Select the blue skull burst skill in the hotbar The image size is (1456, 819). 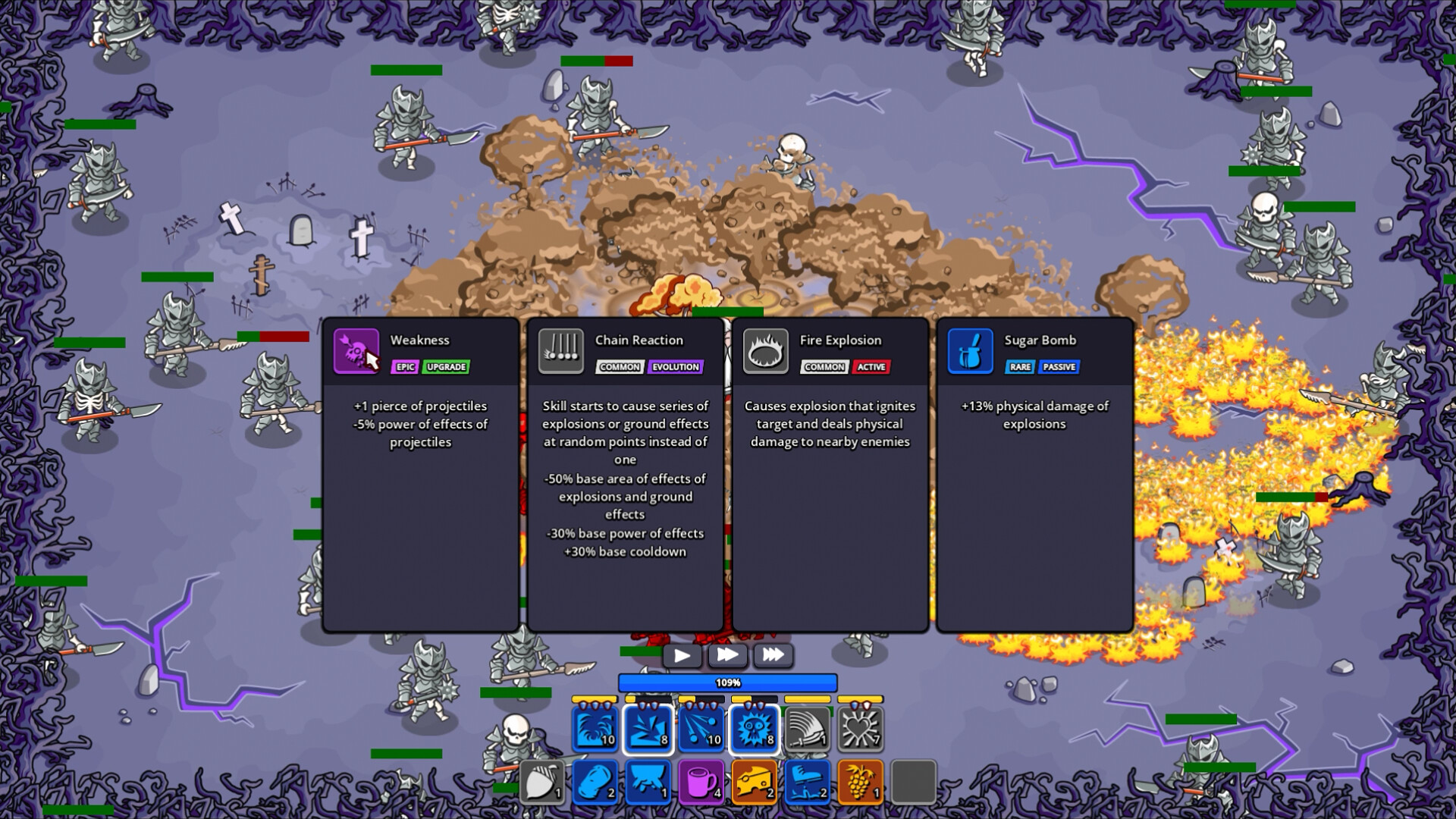pyautogui.click(x=755, y=730)
